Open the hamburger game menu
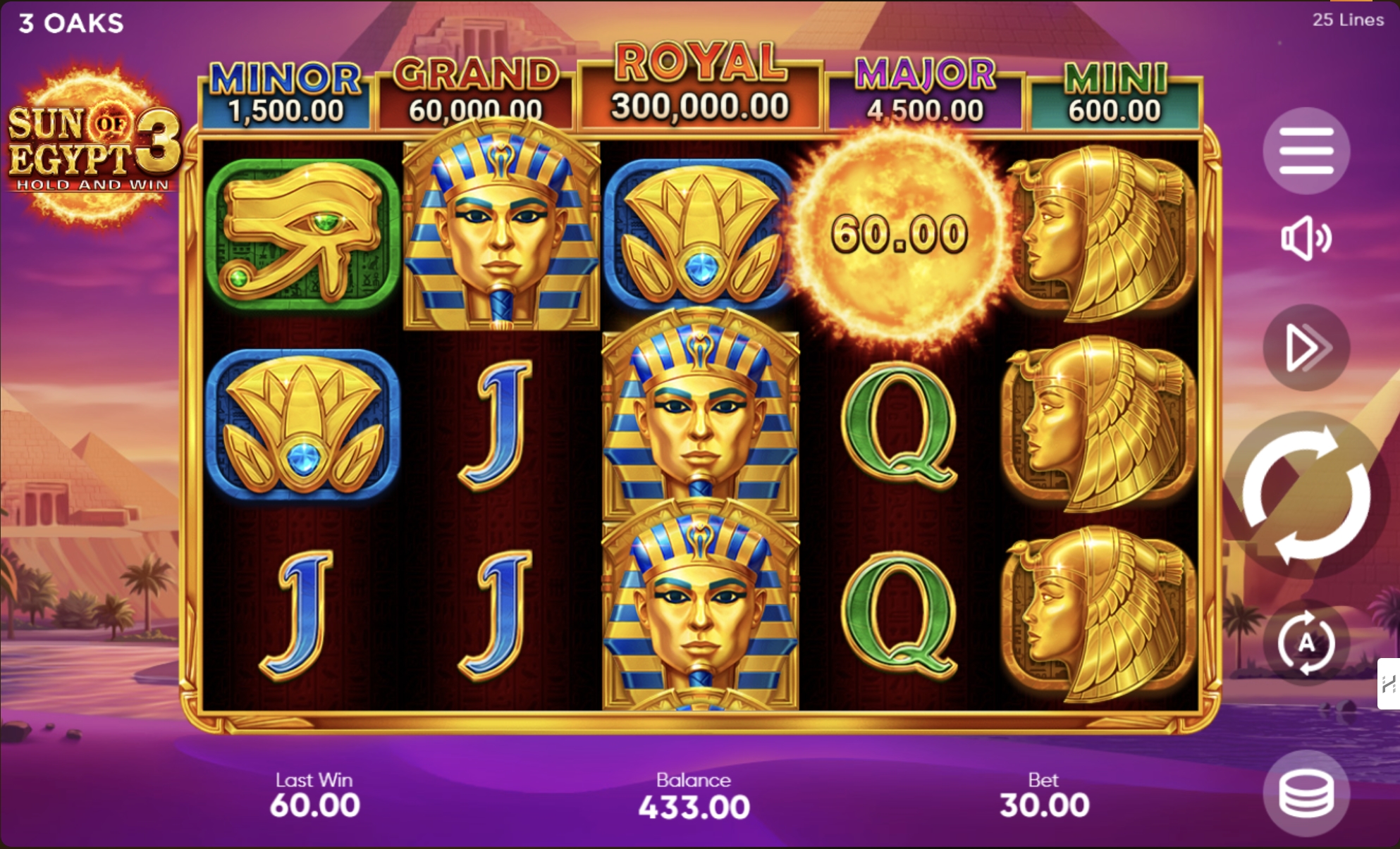Image resolution: width=1400 pixels, height=849 pixels. click(1307, 151)
